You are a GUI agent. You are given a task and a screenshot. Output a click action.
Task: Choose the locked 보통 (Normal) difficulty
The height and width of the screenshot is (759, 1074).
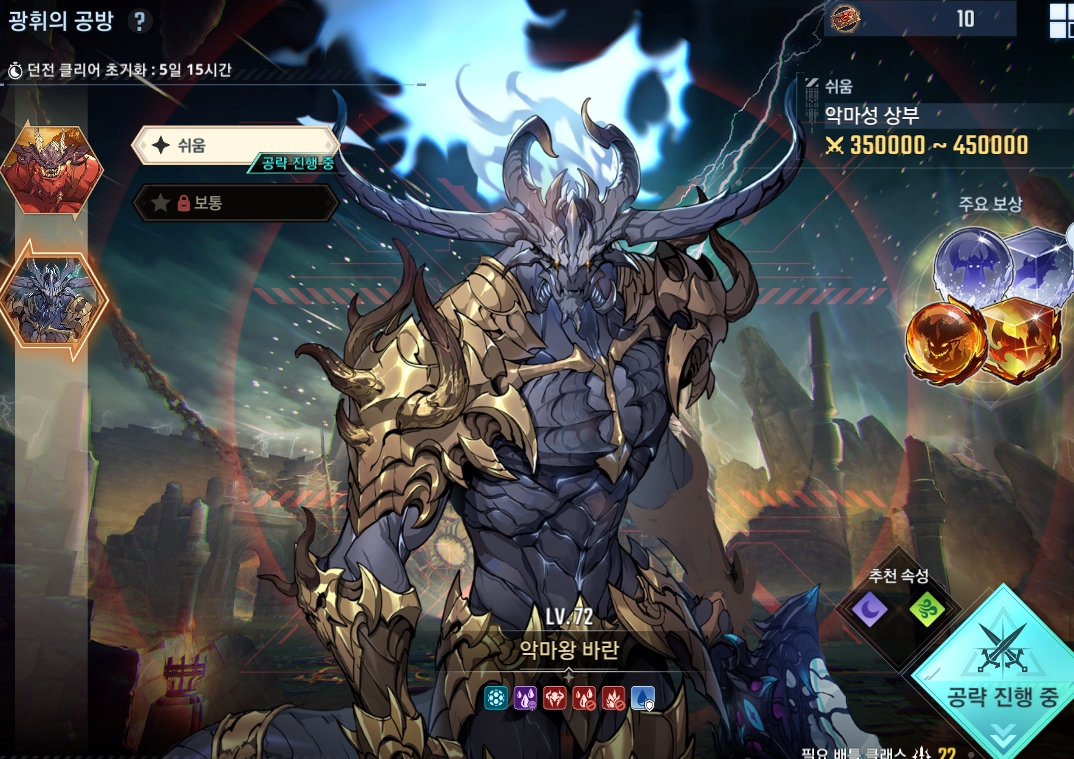pyautogui.click(x=236, y=203)
